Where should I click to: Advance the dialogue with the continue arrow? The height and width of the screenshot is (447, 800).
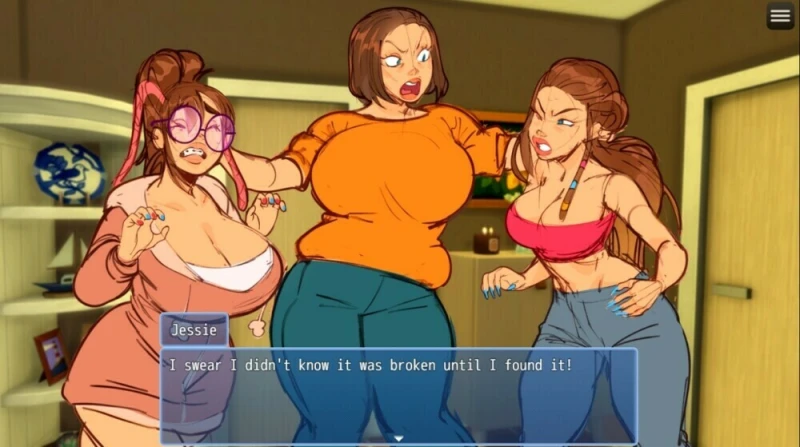click(398, 438)
